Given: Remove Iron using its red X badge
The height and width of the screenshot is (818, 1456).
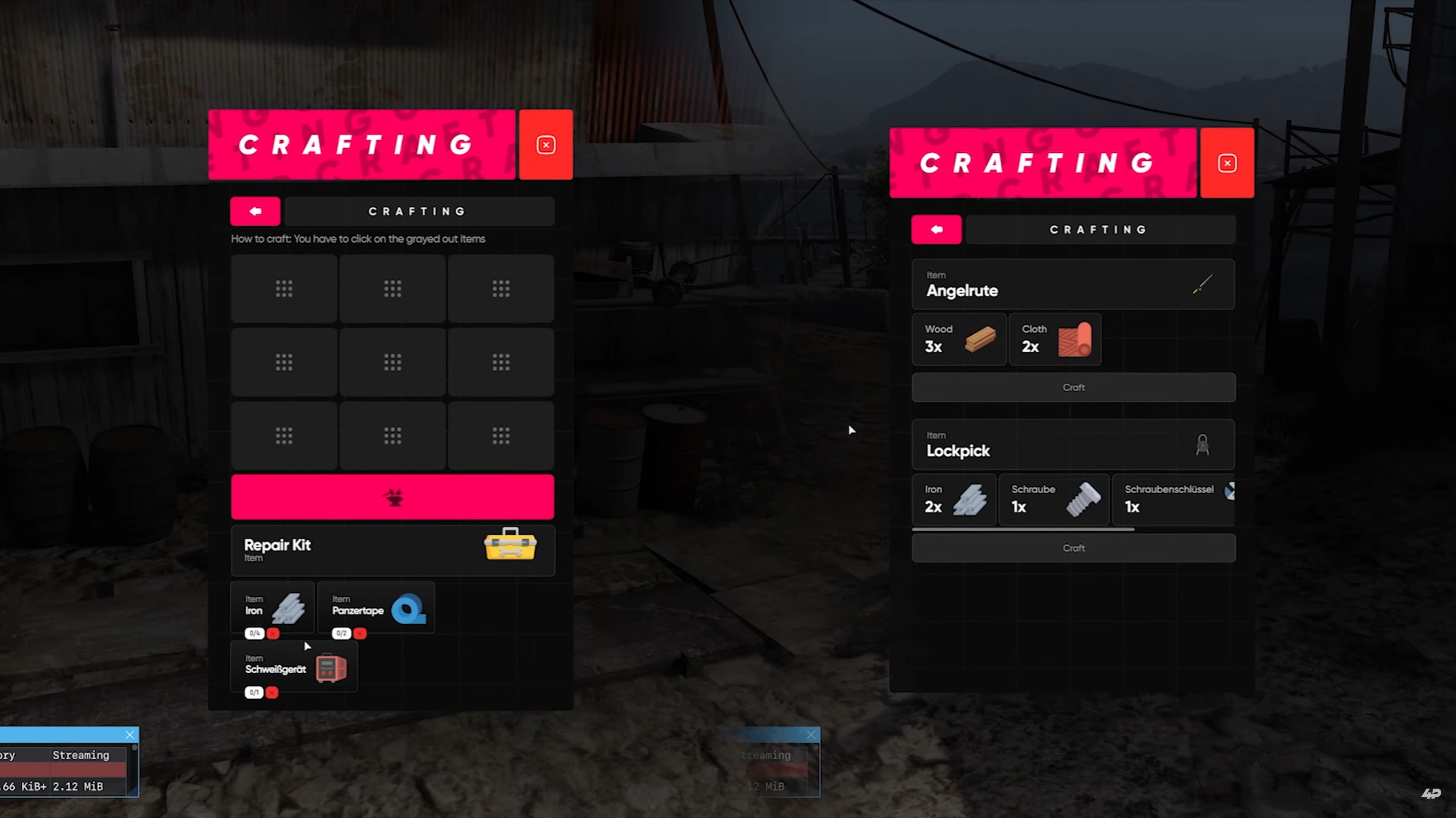Looking at the screenshot, I should [x=273, y=633].
